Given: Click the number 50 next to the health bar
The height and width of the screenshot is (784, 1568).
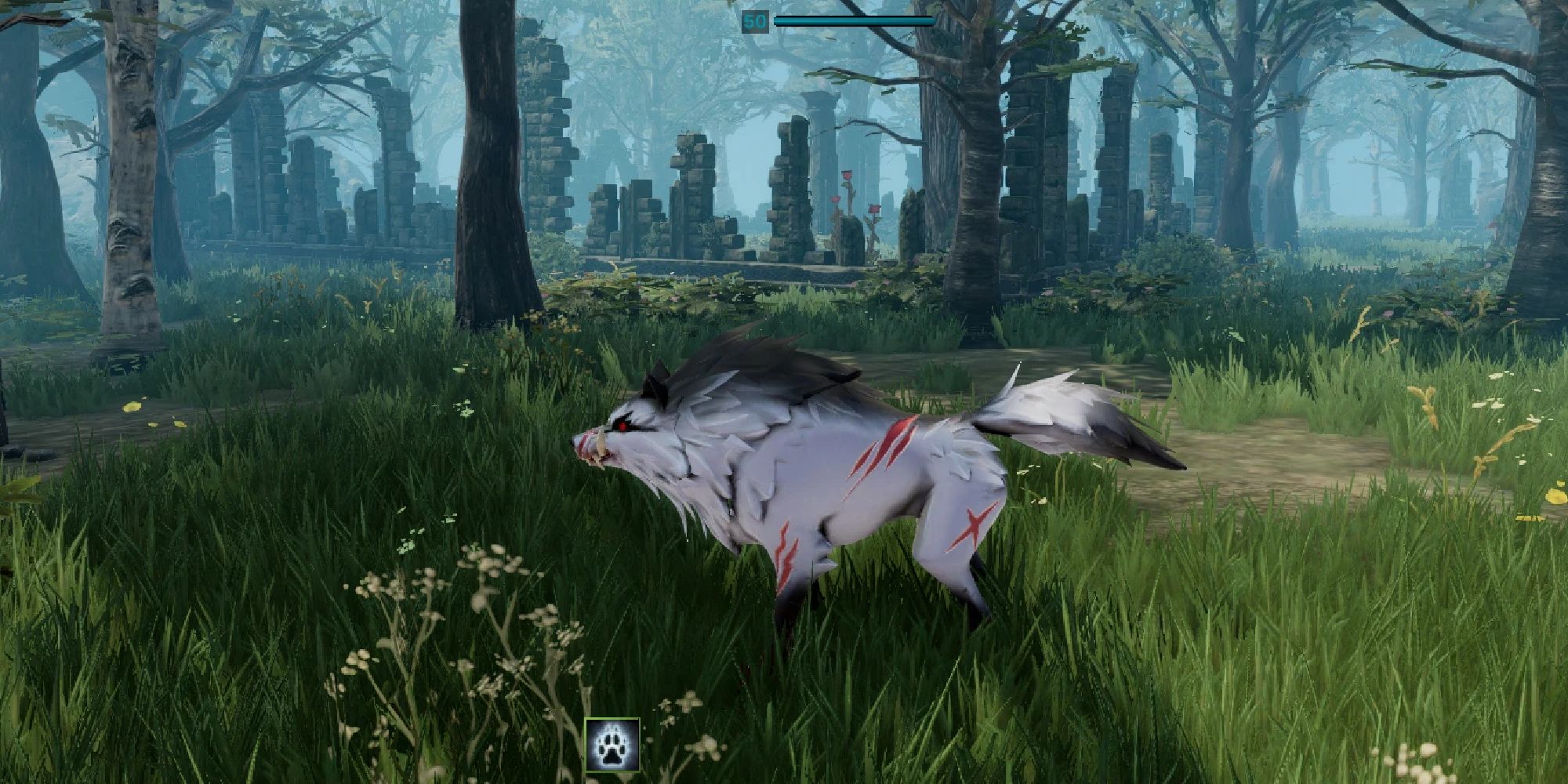Looking at the screenshot, I should 755,21.
